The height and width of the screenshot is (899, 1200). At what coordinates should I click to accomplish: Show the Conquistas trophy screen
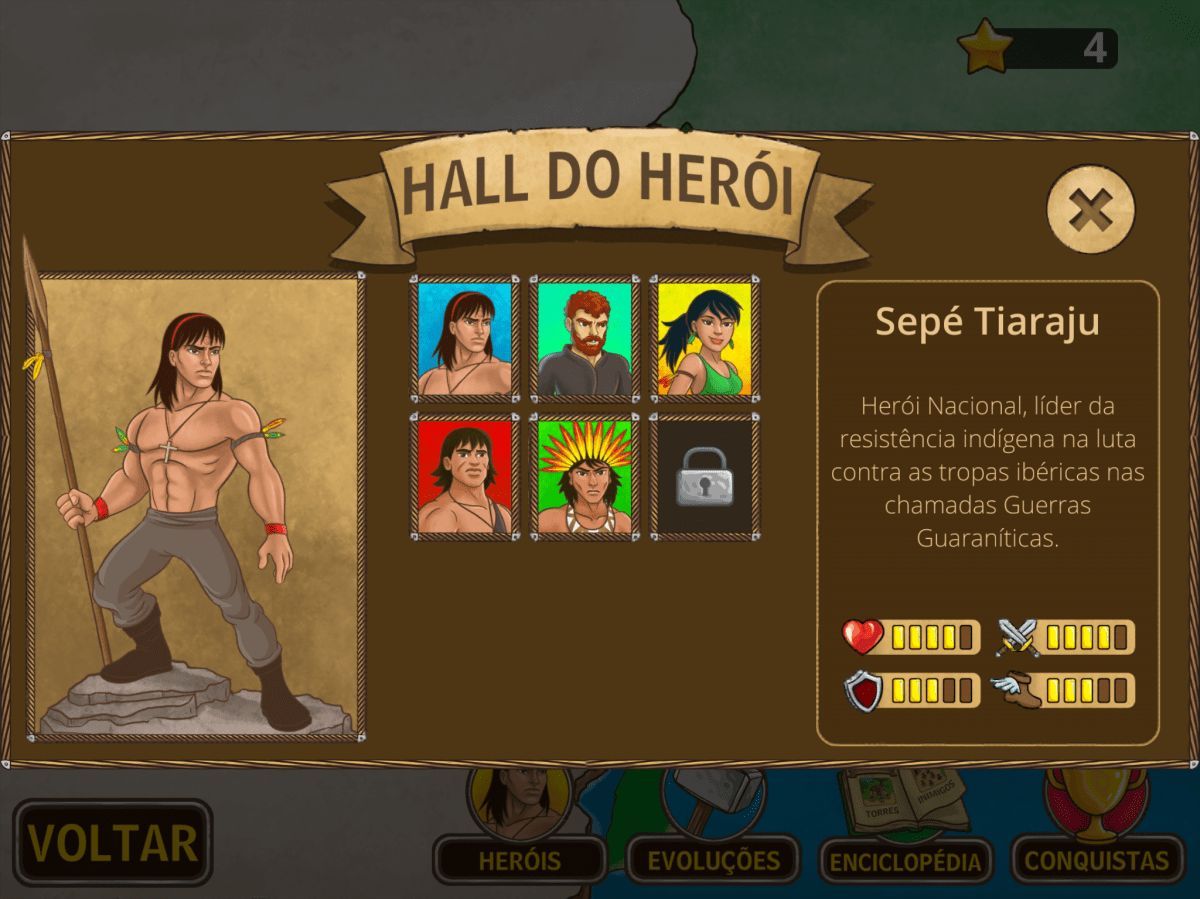tap(1097, 858)
